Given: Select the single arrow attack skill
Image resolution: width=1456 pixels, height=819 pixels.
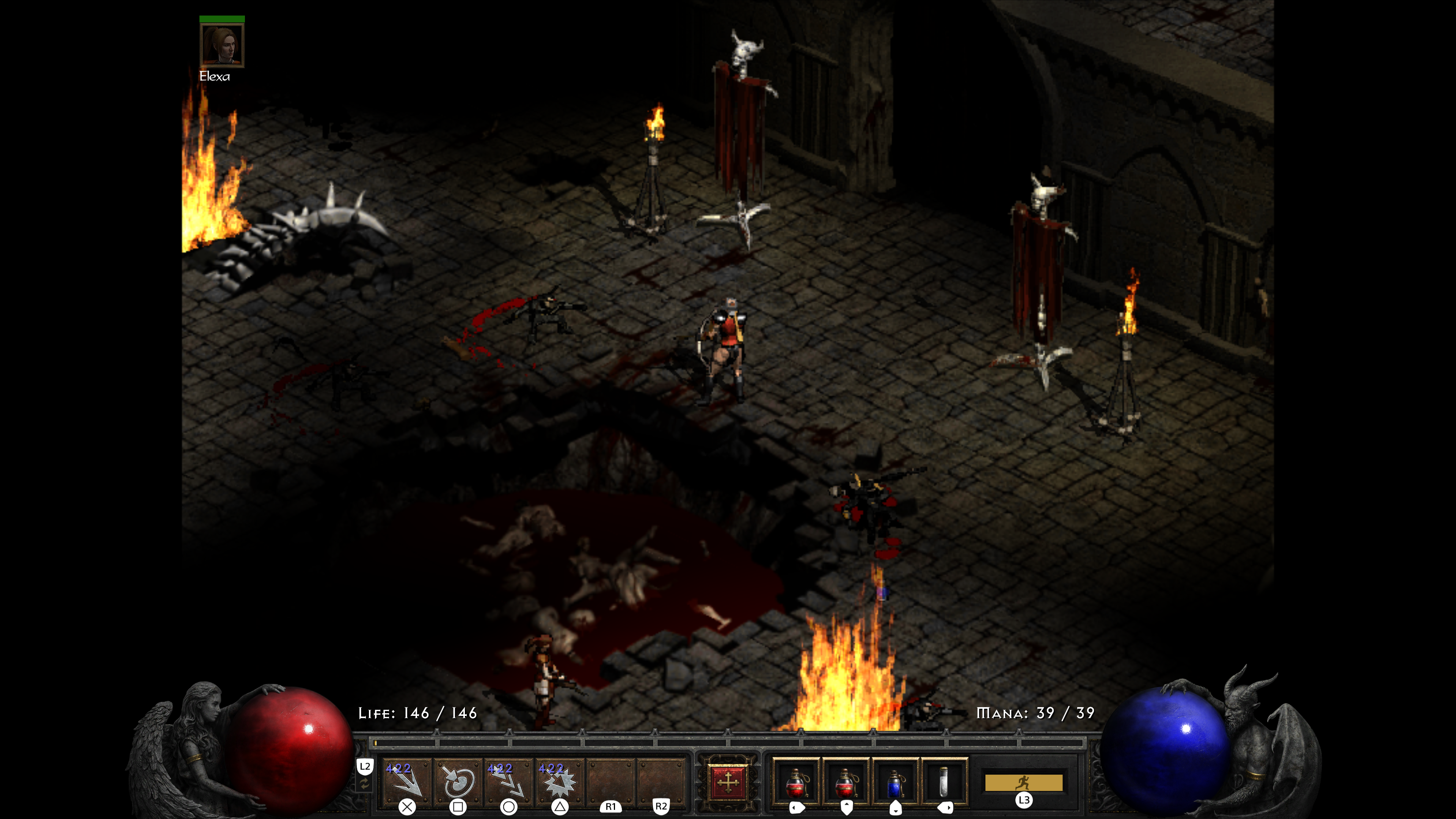Looking at the screenshot, I should 406,782.
